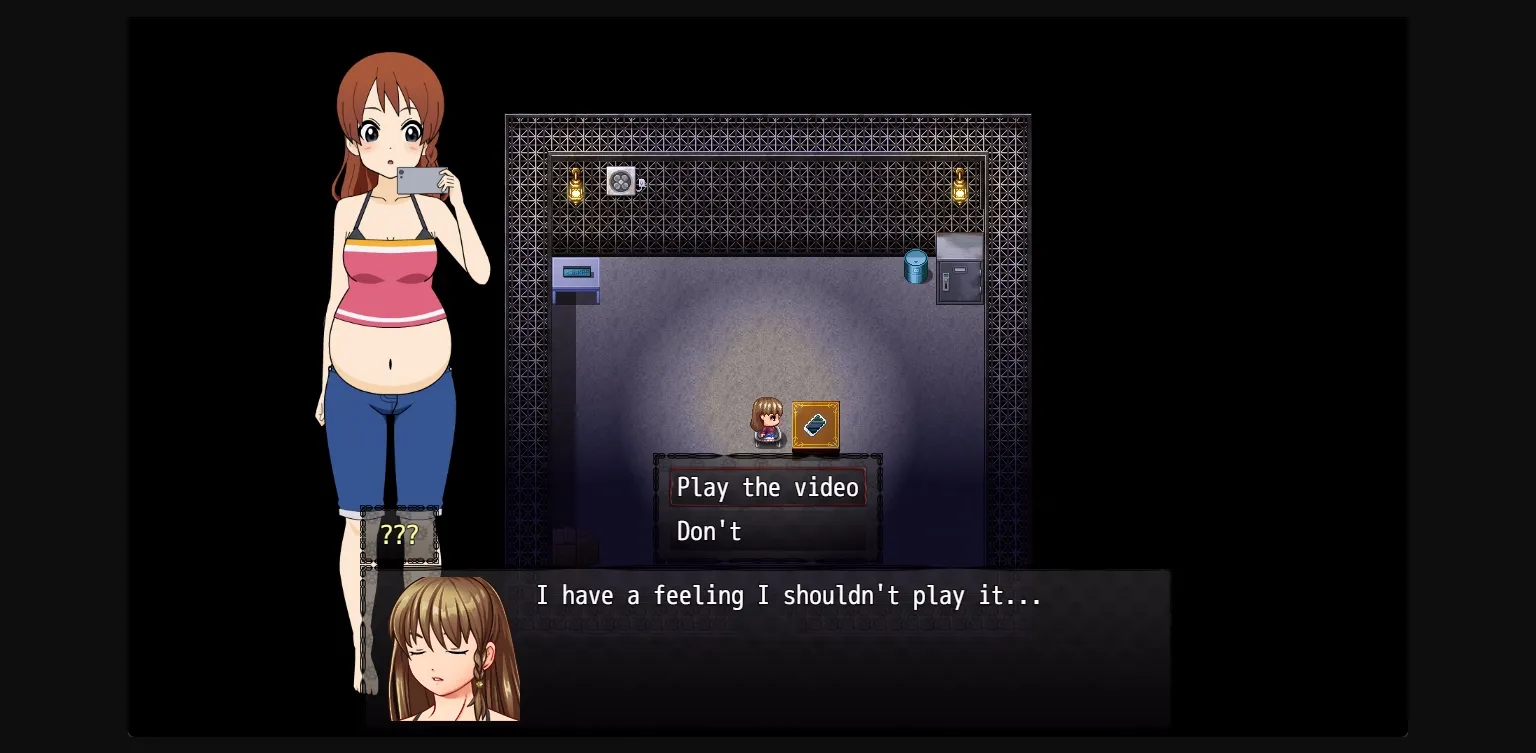The width and height of the screenshot is (1536, 753).
Task: Click the left wall lantern
Action: [x=578, y=185]
